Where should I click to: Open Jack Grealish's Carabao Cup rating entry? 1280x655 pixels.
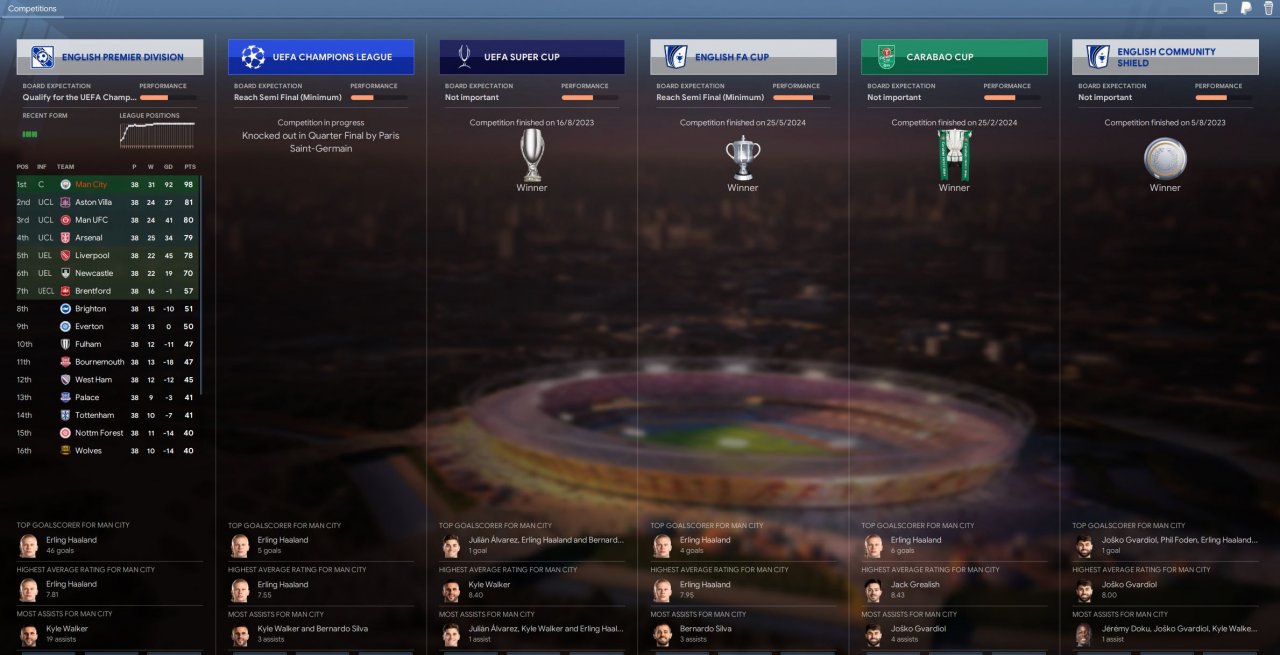[x=915, y=589]
